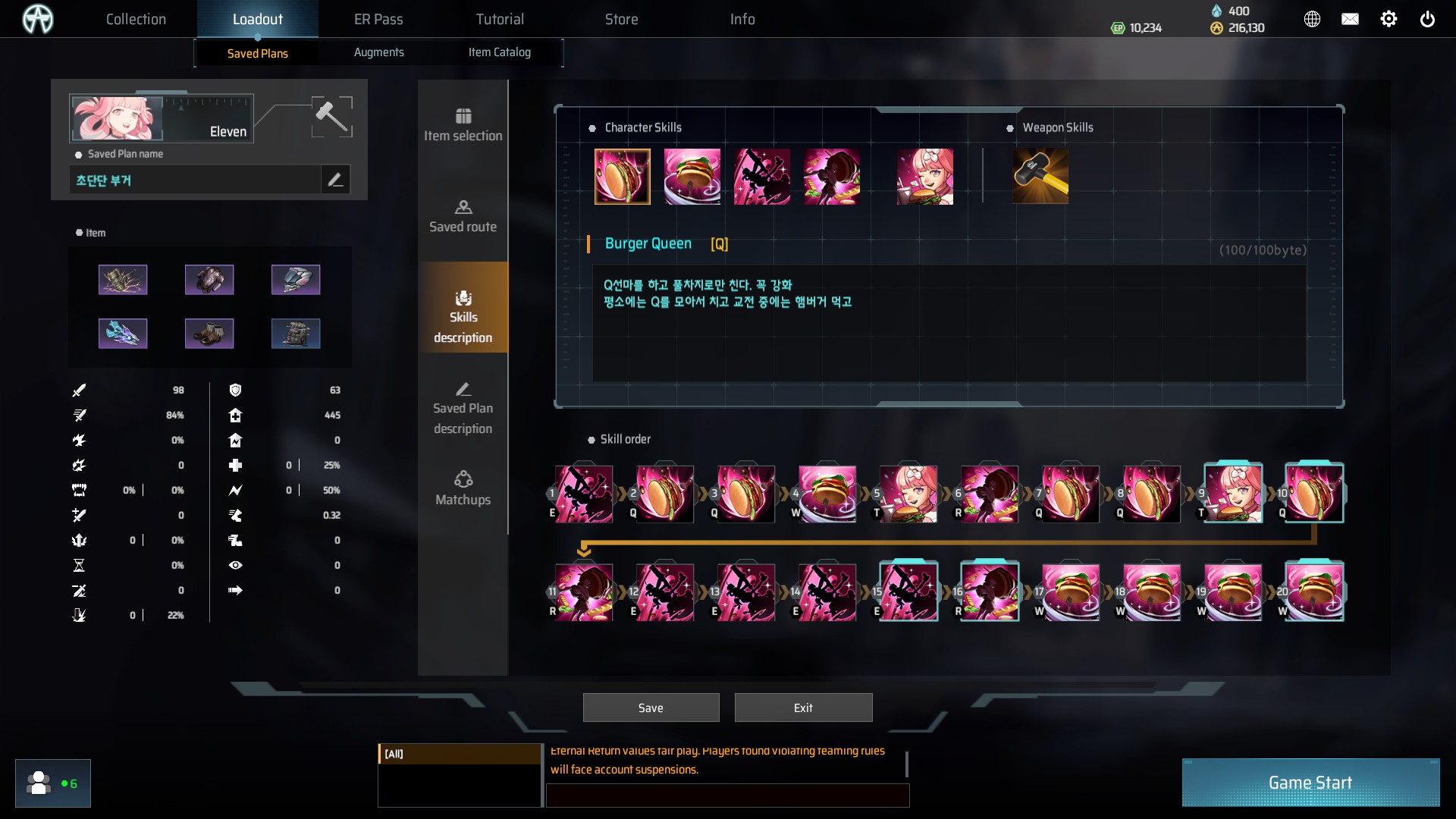Select Eleven's character portrait
This screenshot has width=1456, height=819.
click(x=117, y=118)
